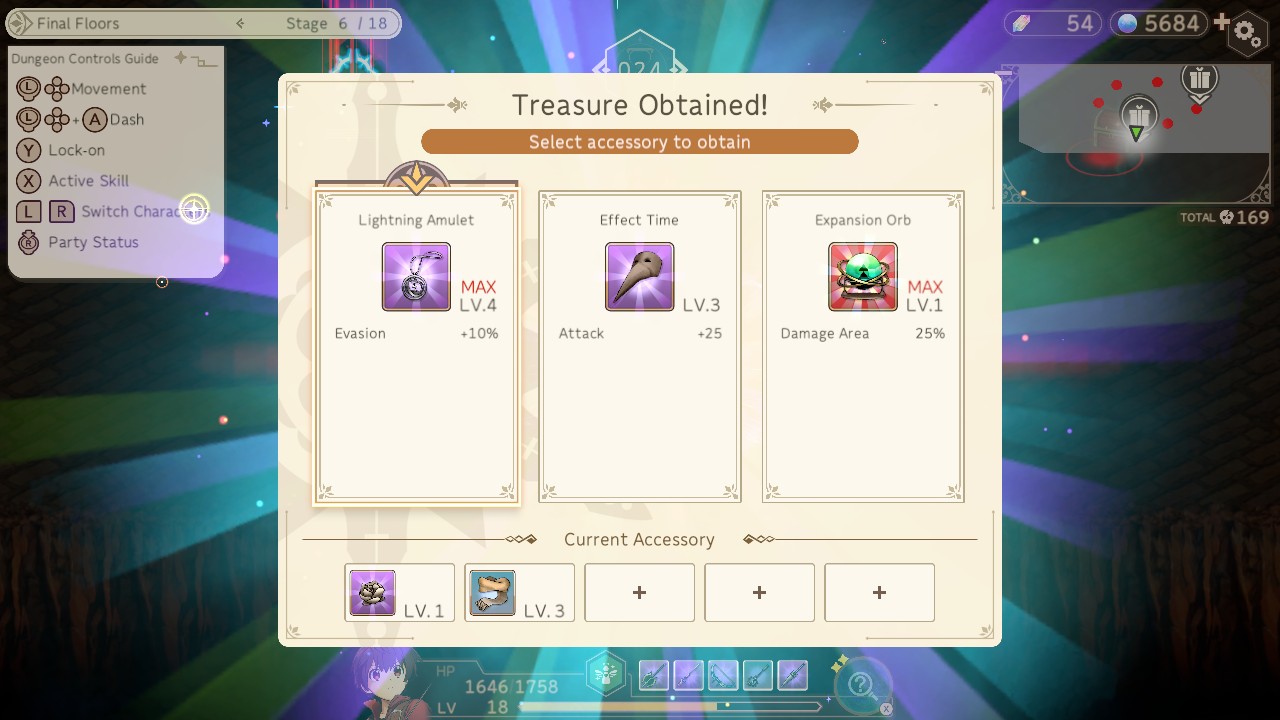Collapse the Stage header with the left arrow

238,23
